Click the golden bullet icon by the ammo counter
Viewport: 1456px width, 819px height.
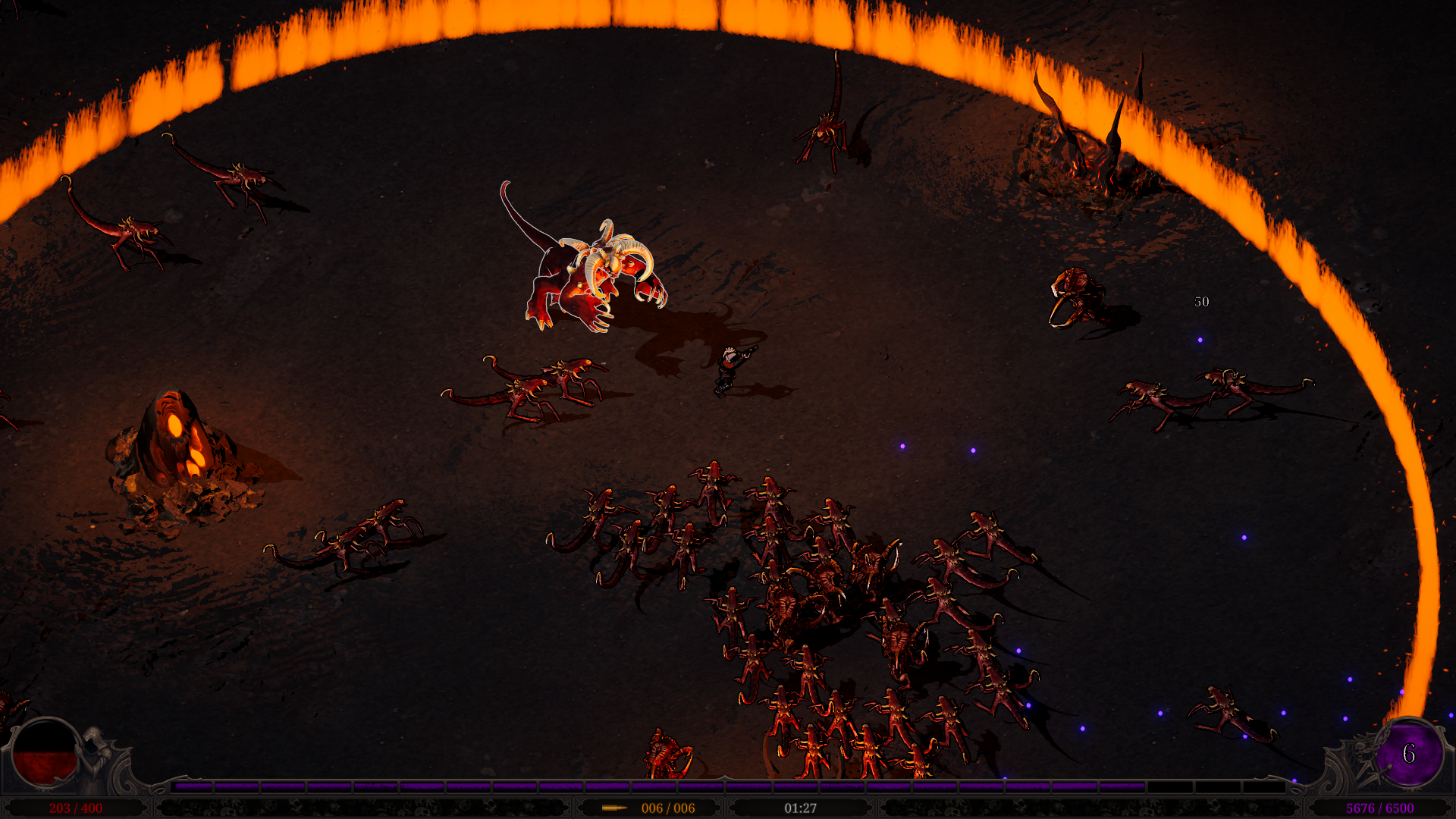tap(614, 808)
